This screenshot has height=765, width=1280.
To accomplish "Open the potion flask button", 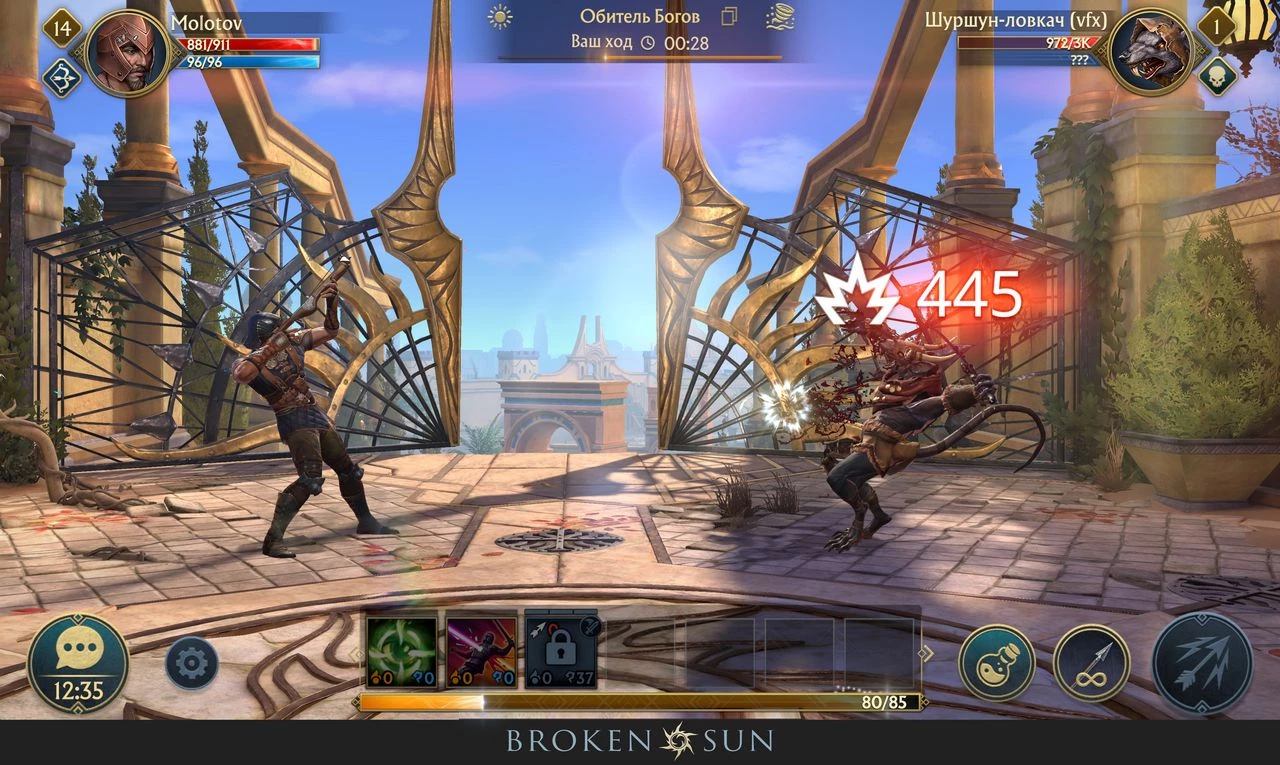I will click(x=996, y=662).
